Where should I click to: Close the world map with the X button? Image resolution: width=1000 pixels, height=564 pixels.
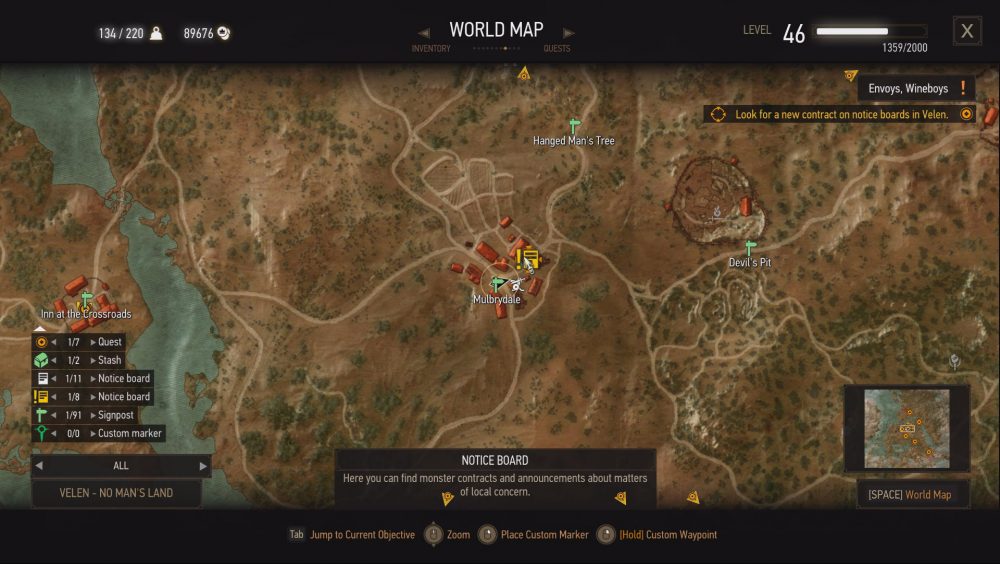[967, 31]
